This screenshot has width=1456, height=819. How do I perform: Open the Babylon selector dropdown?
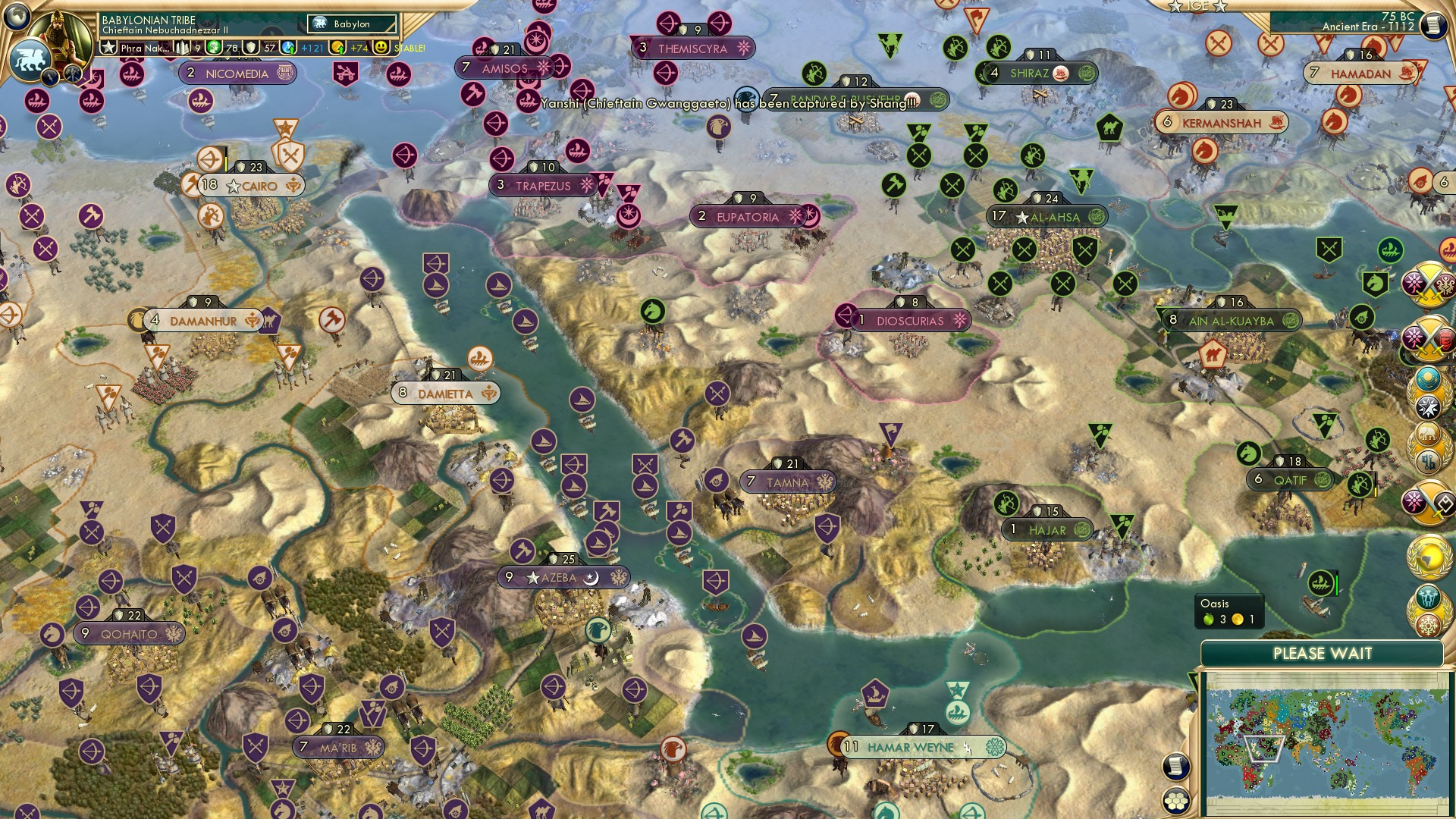pos(350,24)
